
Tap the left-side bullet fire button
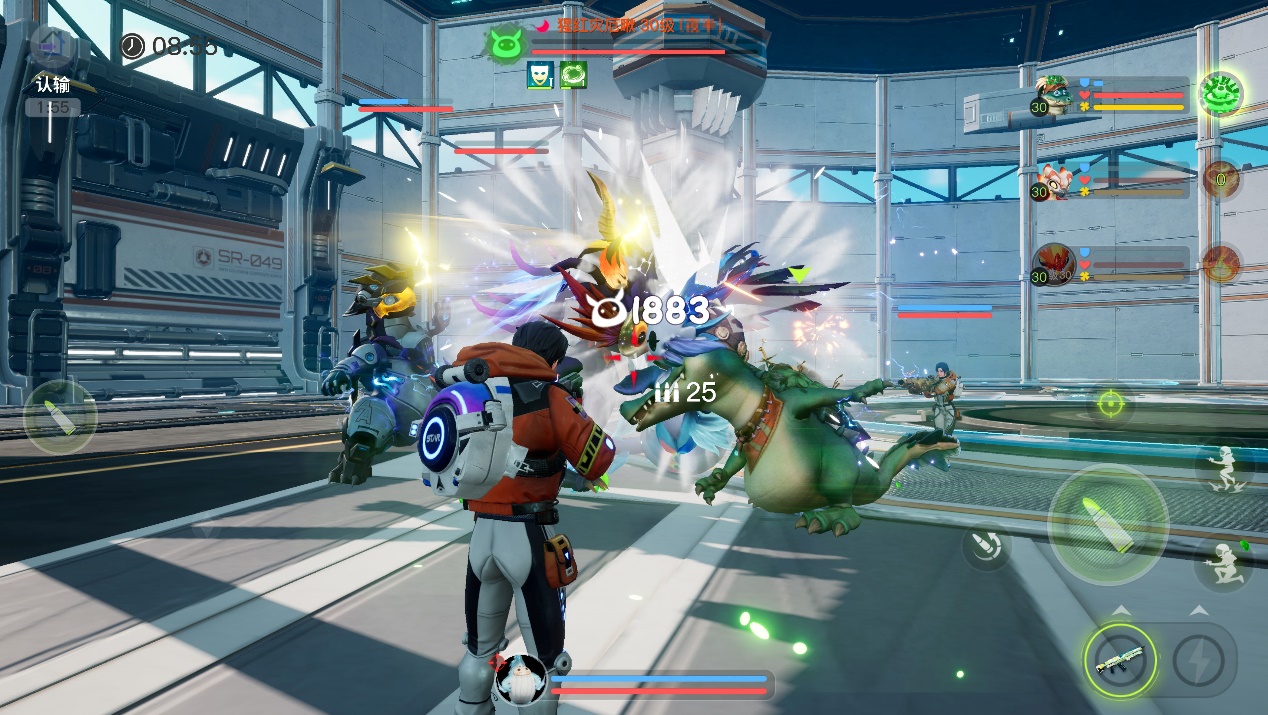pyautogui.click(x=60, y=417)
